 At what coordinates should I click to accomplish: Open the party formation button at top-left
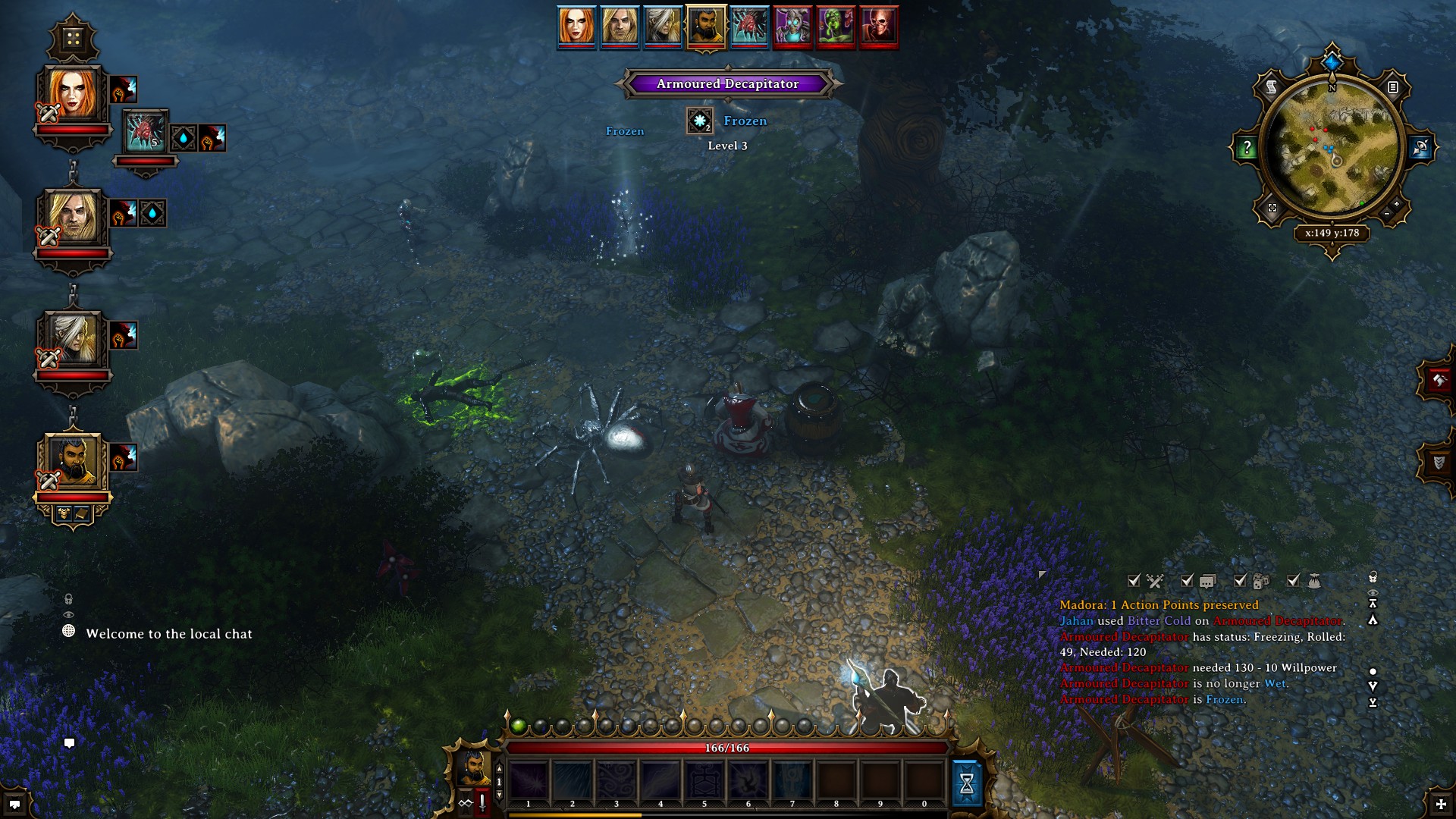point(73,38)
